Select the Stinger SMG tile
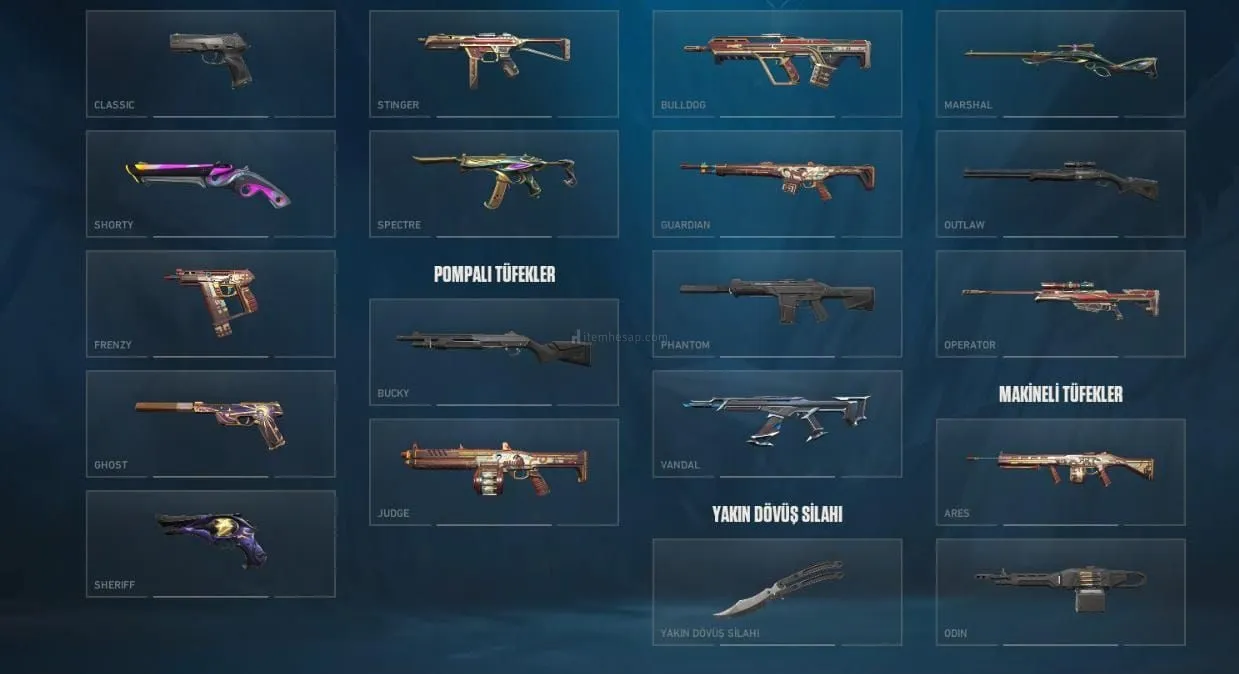 pos(494,63)
